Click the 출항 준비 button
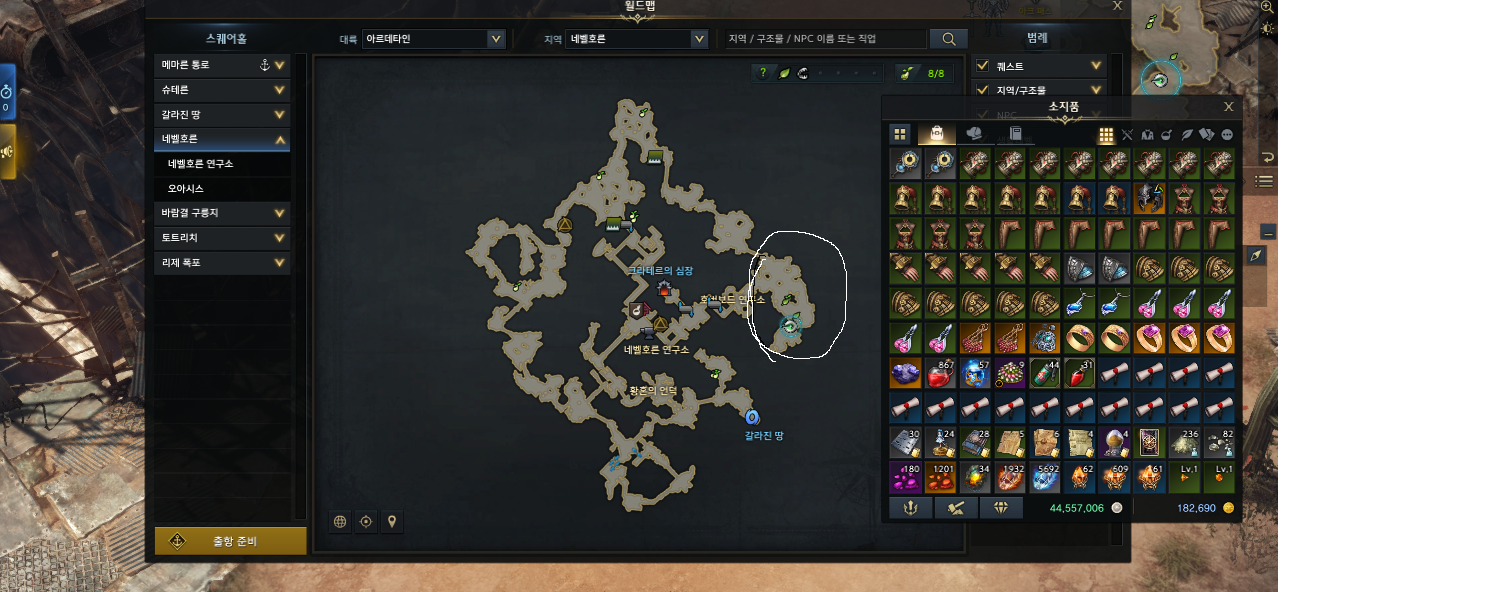Screen dimensions: 1500x592 (x=231, y=541)
